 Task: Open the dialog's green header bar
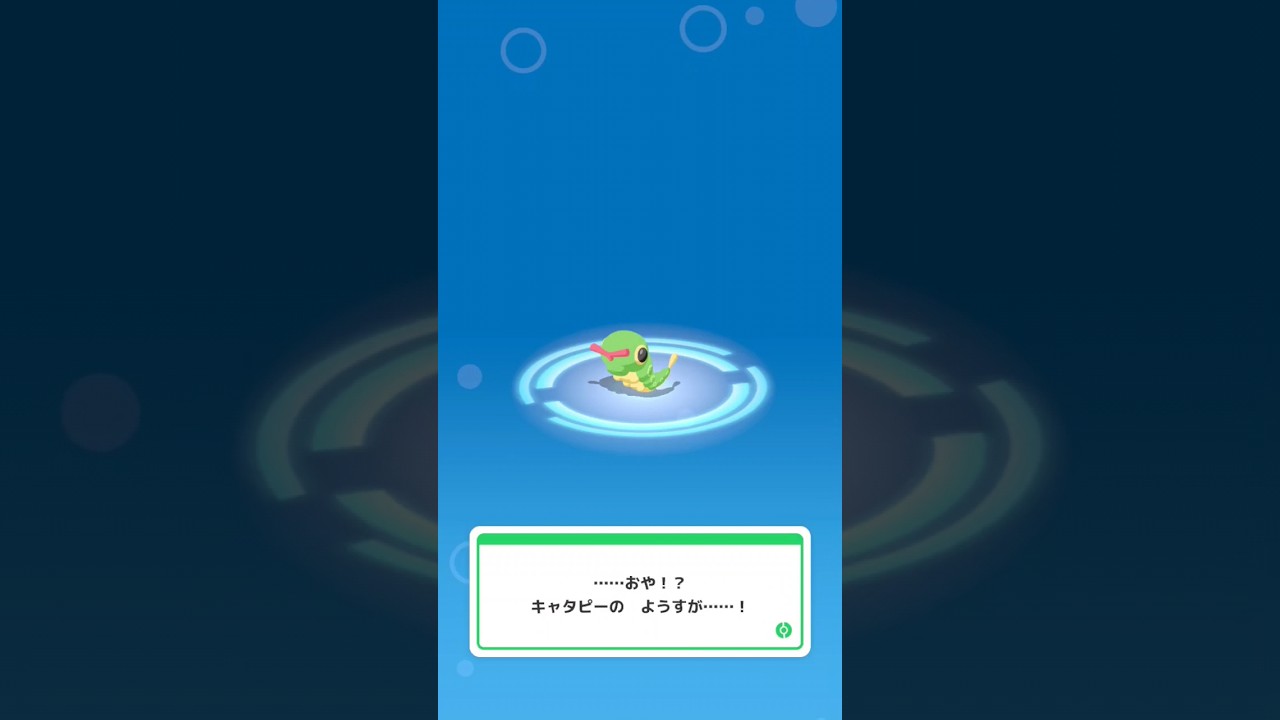point(640,540)
